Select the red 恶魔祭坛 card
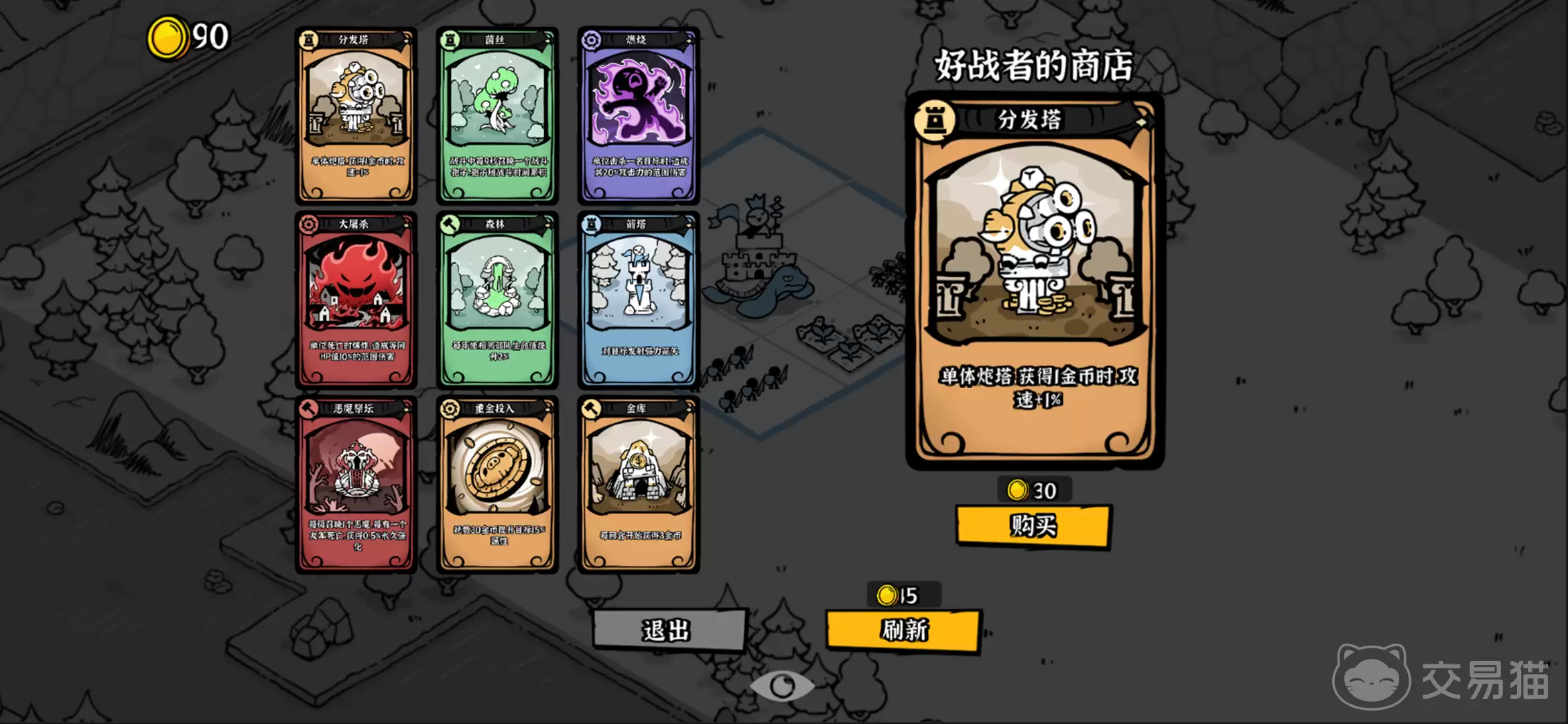Image resolution: width=1568 pixels, height=724 pixels. coord(356,484)
